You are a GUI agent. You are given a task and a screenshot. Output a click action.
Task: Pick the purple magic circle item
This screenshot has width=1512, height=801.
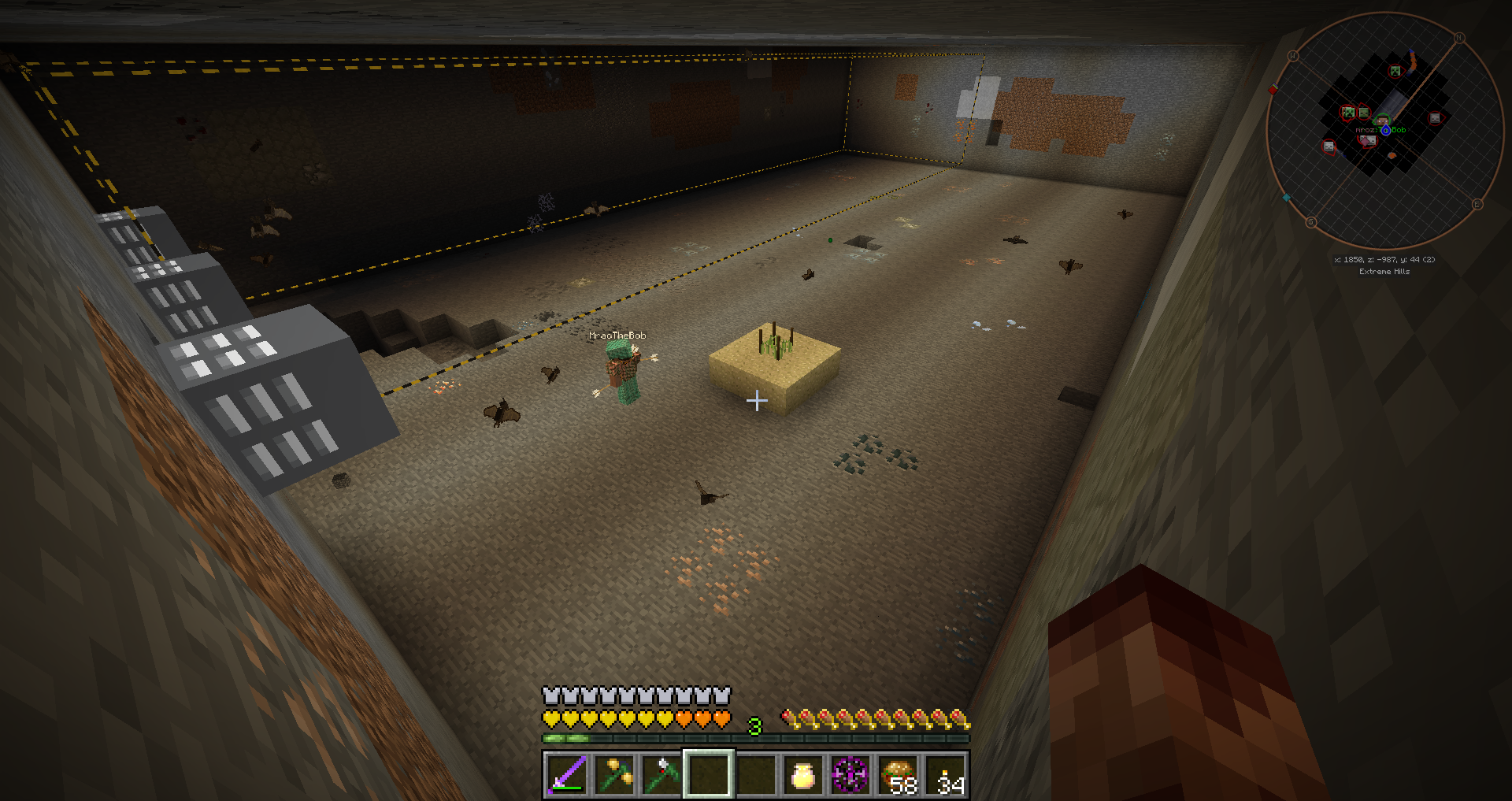click(x=850, y=775)
